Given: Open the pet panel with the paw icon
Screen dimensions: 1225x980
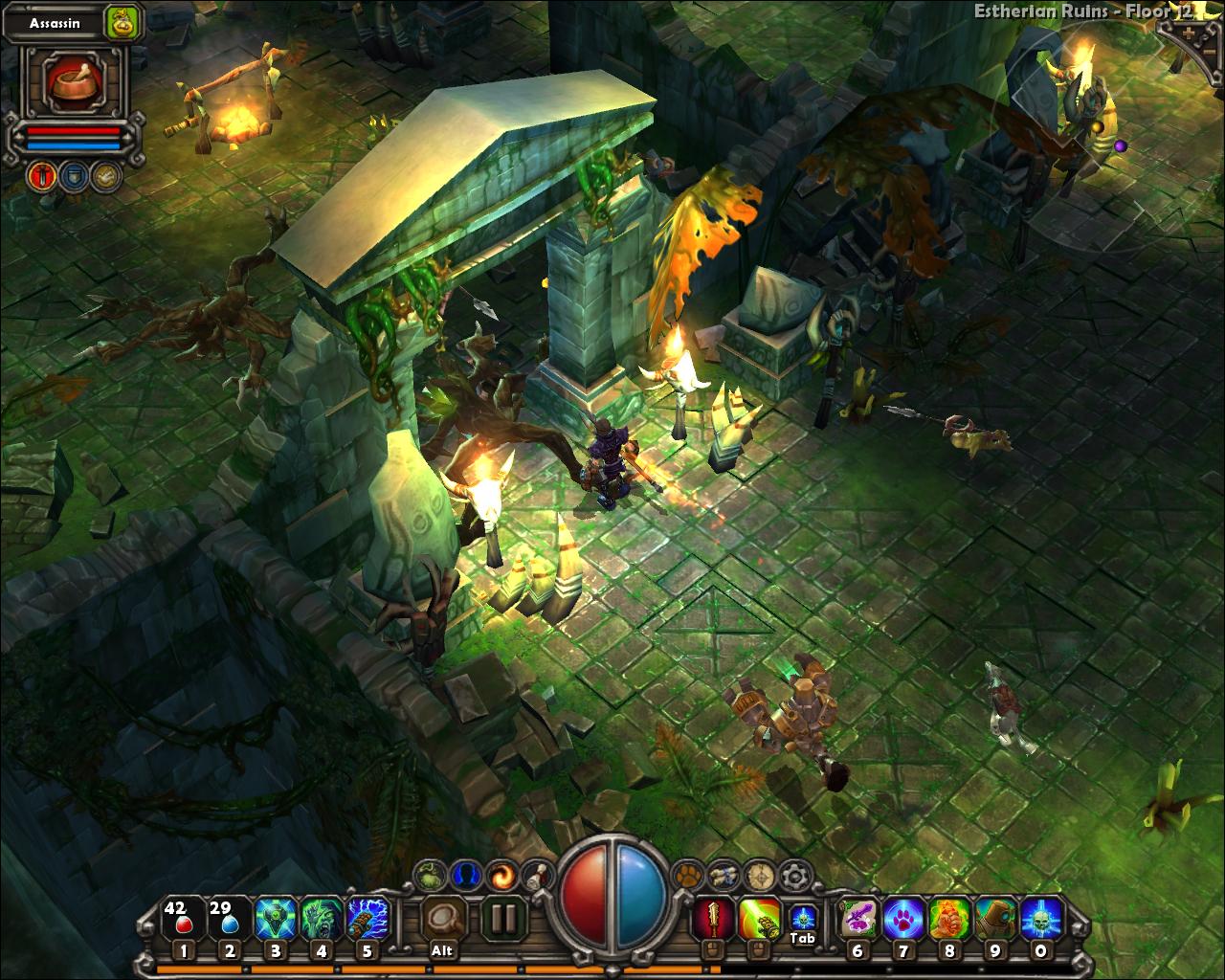Looking at the screenshot, I should click(687, 876).
